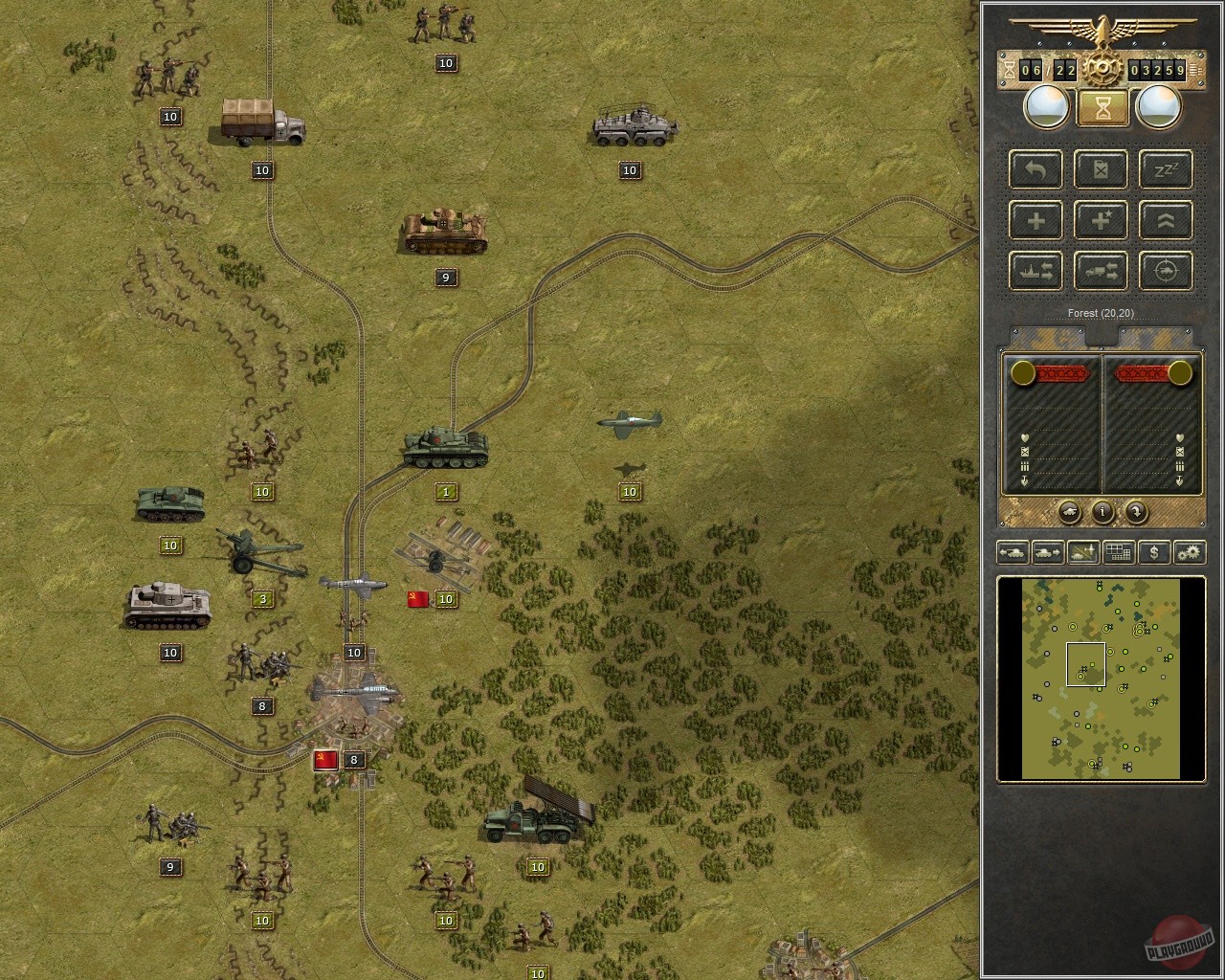
Task: Upgrade unit using the double chevron icon
Action: [x=1165, y=220]
